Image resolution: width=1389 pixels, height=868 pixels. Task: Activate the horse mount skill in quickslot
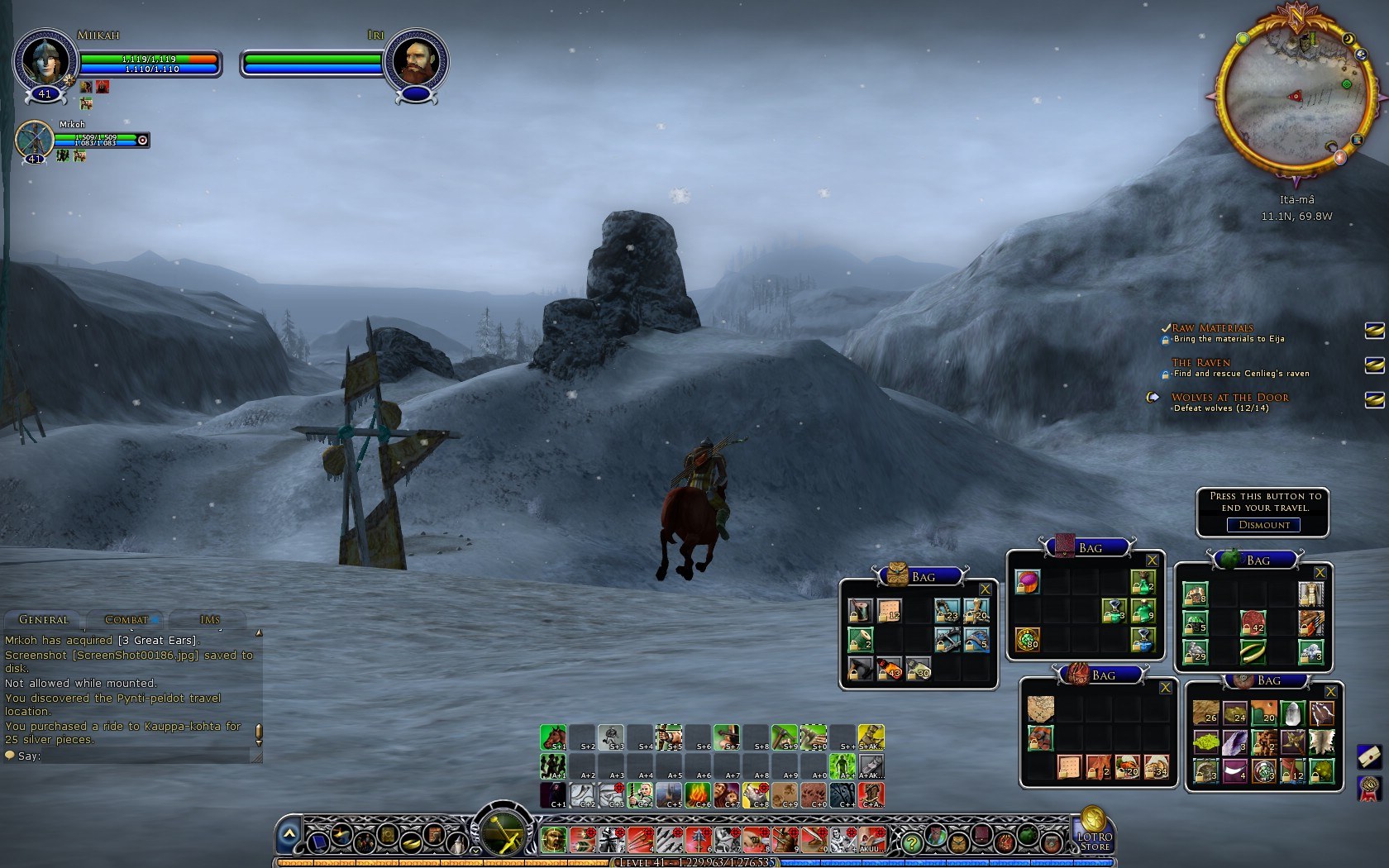[553, 737]
